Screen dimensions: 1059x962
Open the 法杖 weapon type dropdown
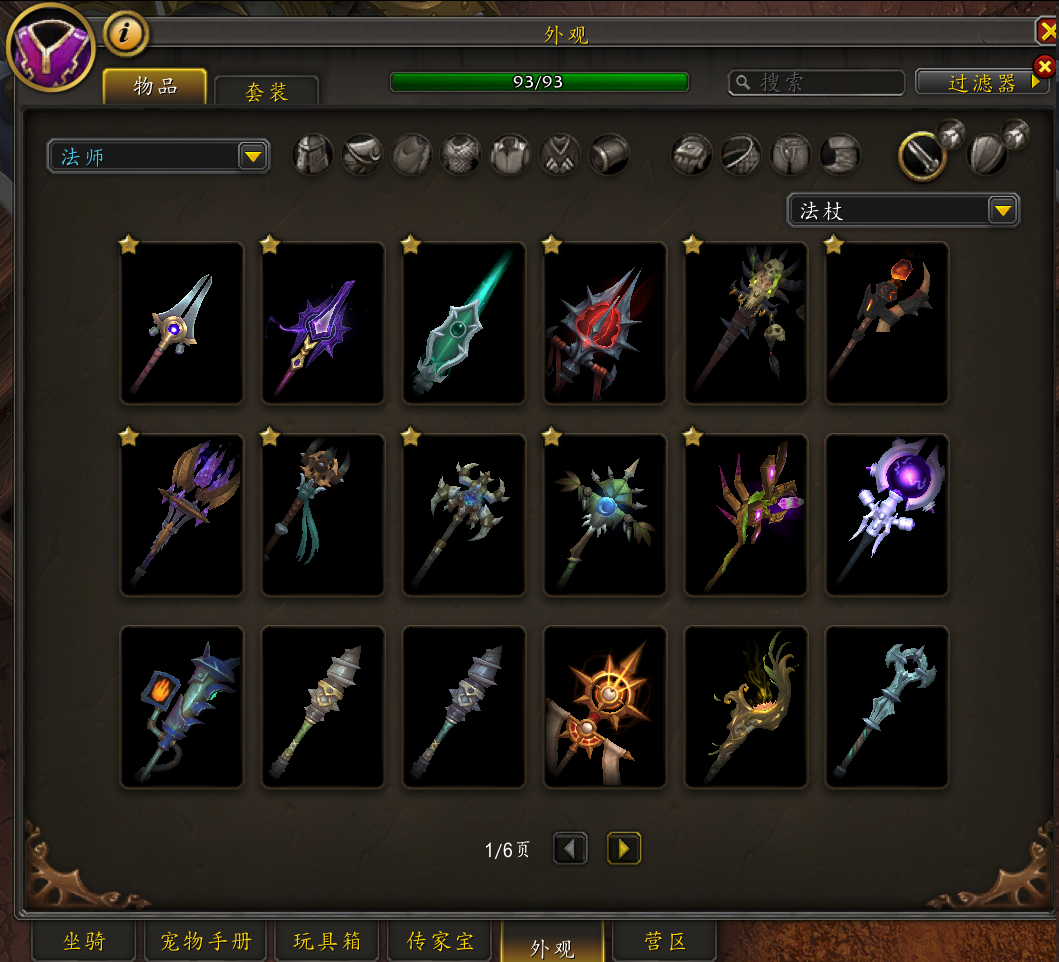coord(1002,210)
